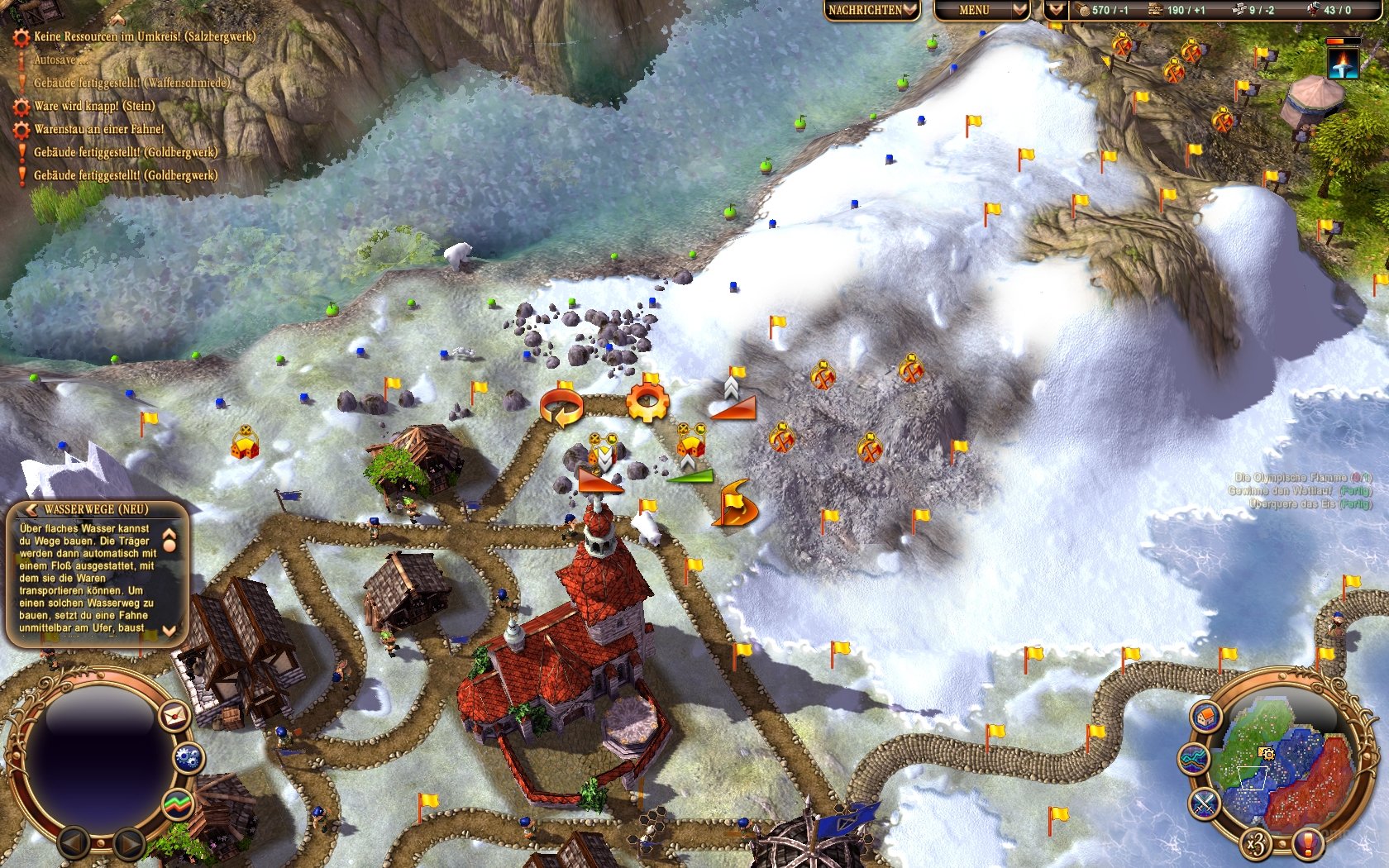The width and height of the screenshot is (1389, 868).
Task: Show the 'Warenstau an einer Fahne' message
Action: click(98, 129)
